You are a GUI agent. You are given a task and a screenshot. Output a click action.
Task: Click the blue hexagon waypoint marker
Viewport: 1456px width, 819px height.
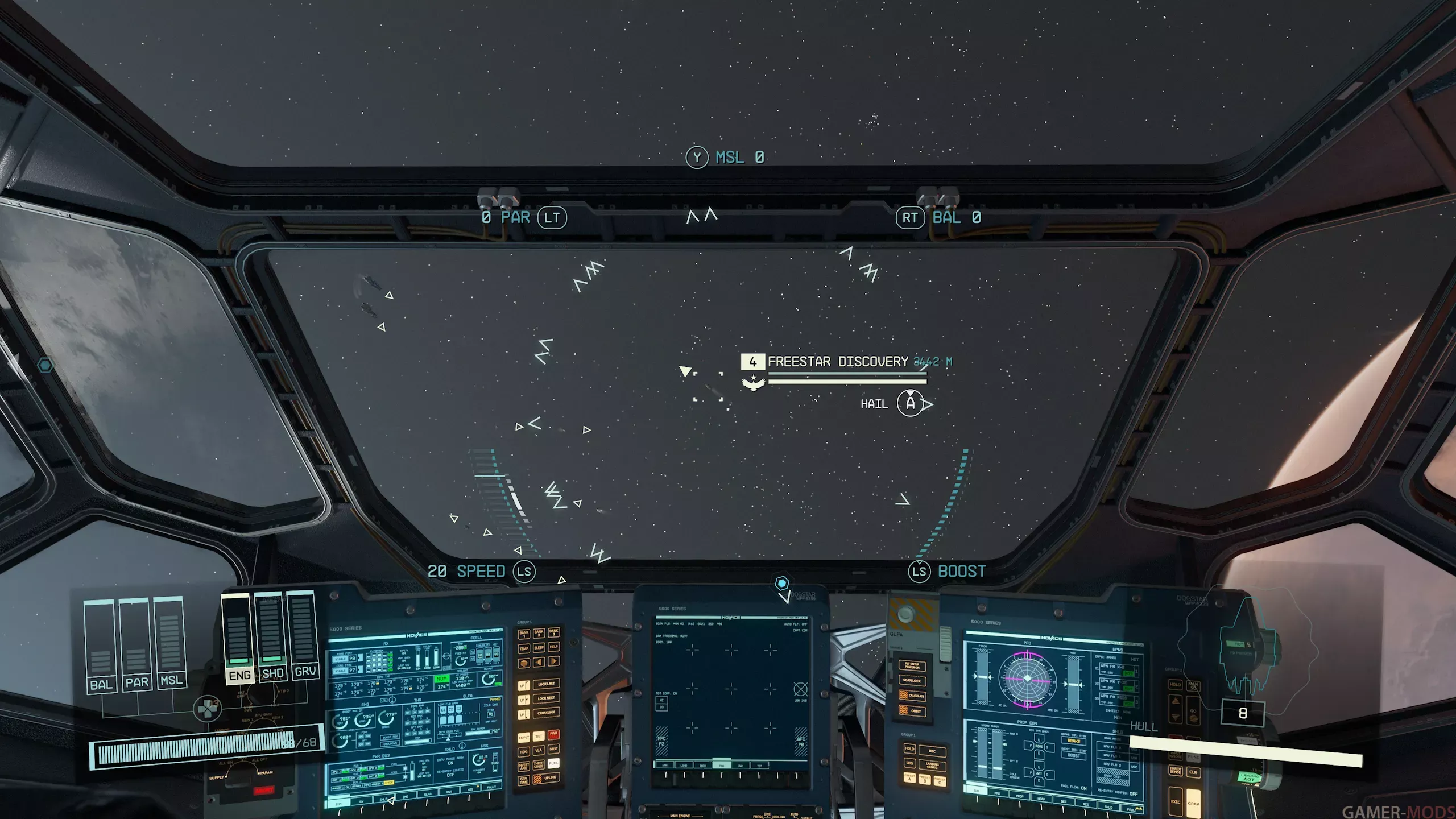(782, 583)
